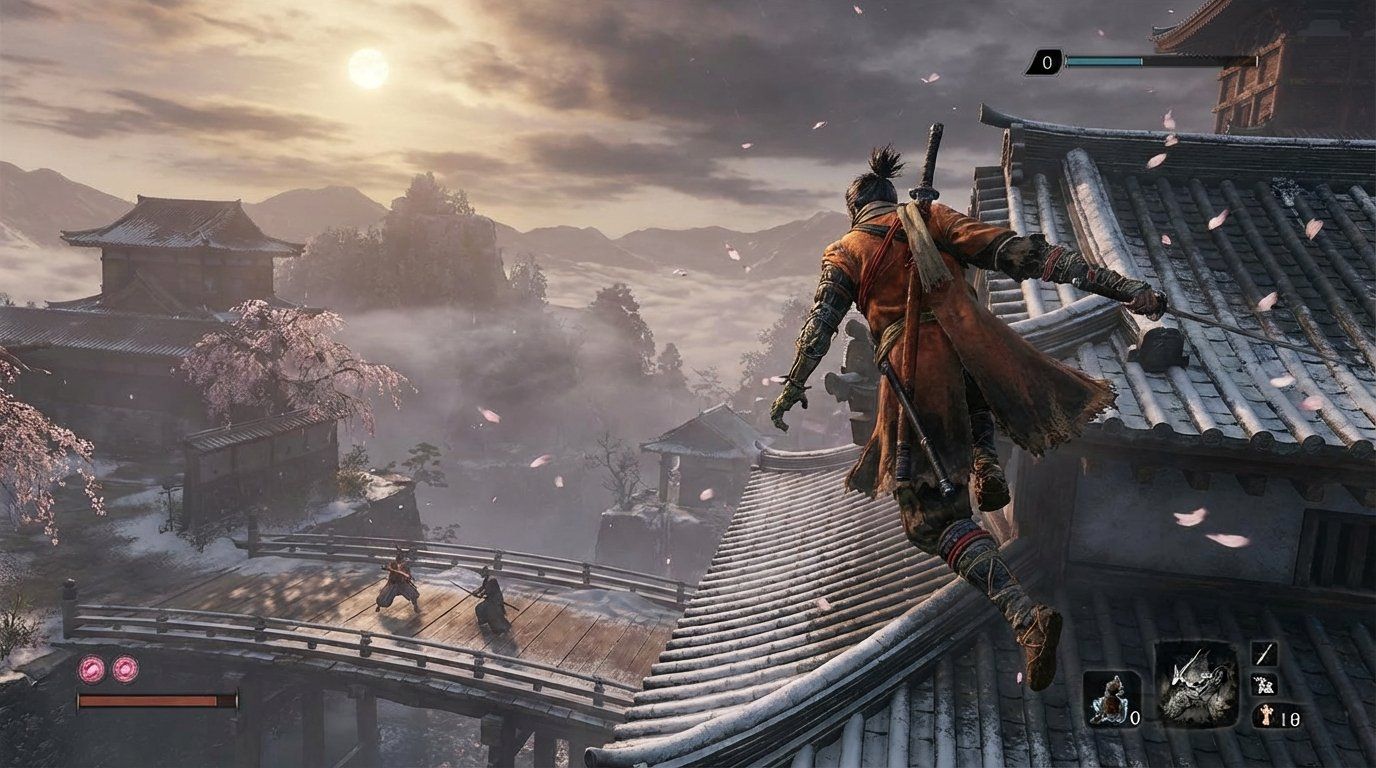Select the katana weapon slot icon

[1265, 652]
